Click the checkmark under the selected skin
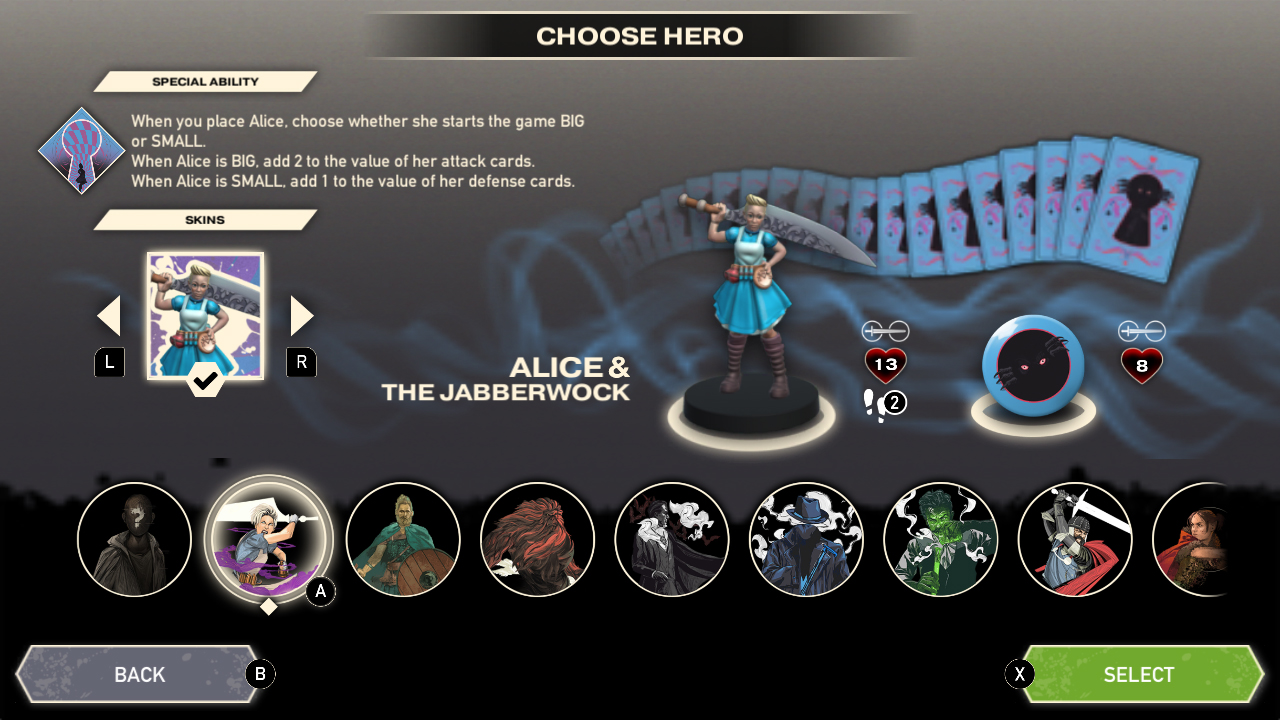This screenshot has height=720, width=1280. (x=205, y=382)
